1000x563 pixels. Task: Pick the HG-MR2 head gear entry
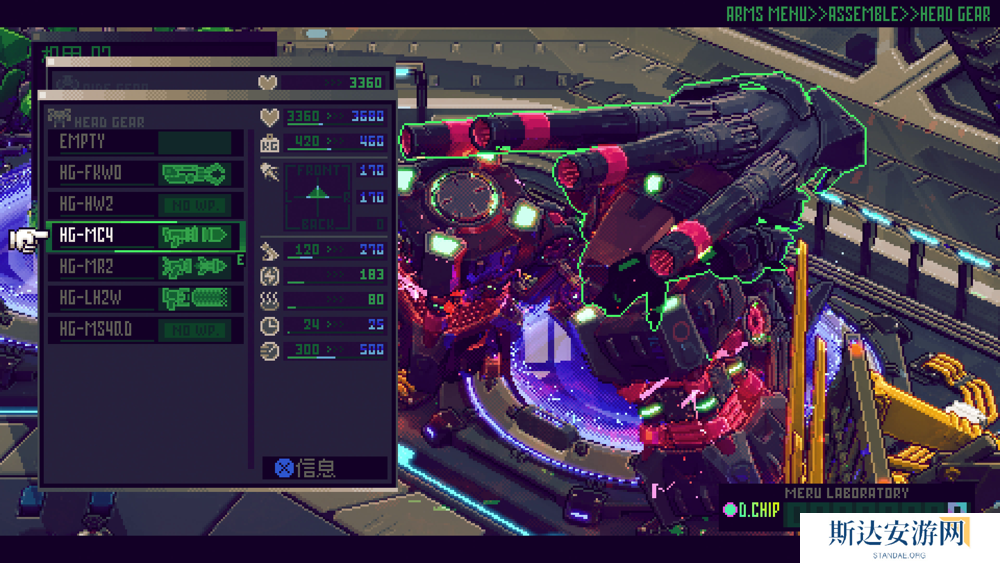click(x=145, y=267)
